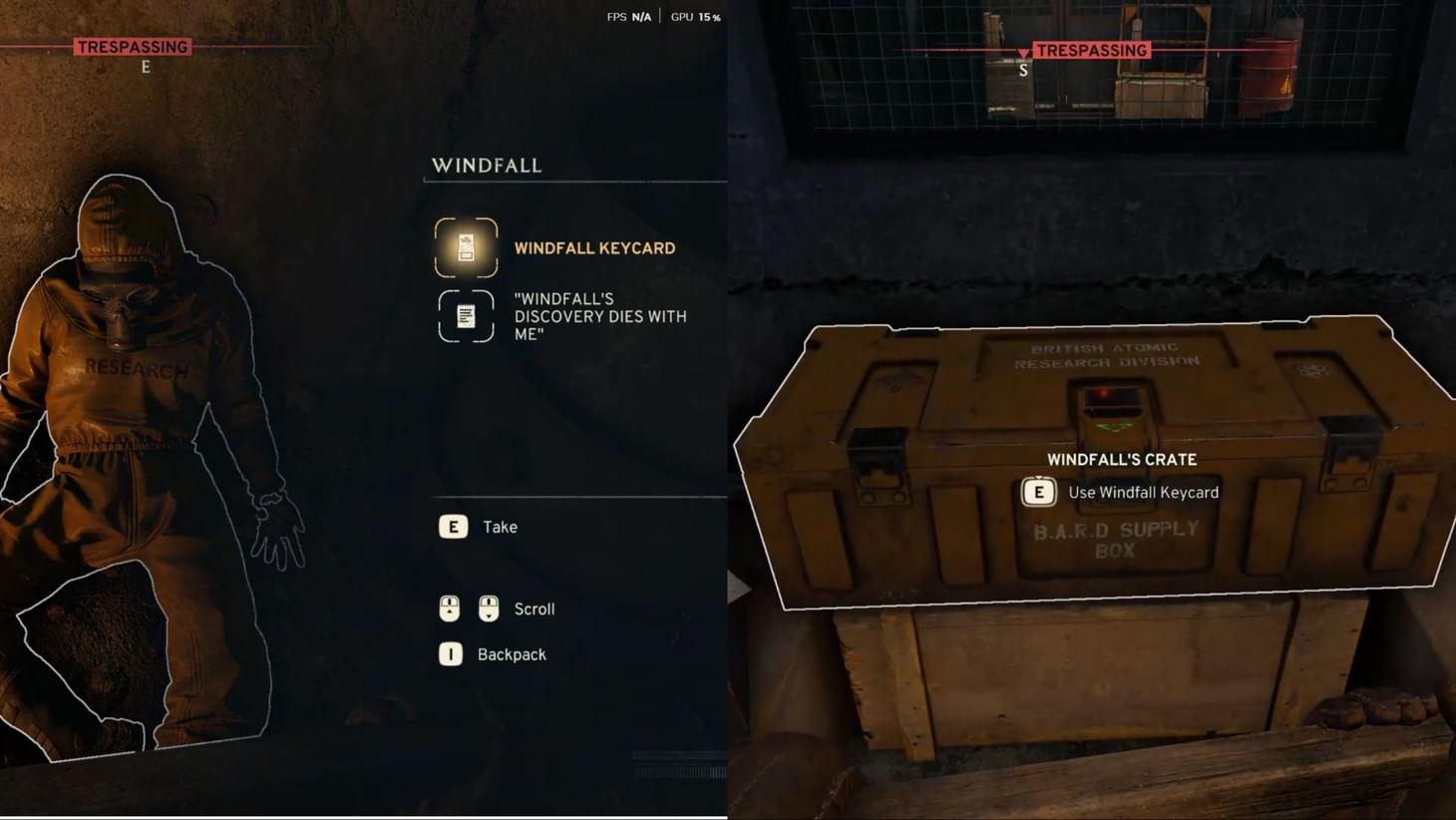
Task: Click the right mouse button scroll icon
Action: (487, 609)
